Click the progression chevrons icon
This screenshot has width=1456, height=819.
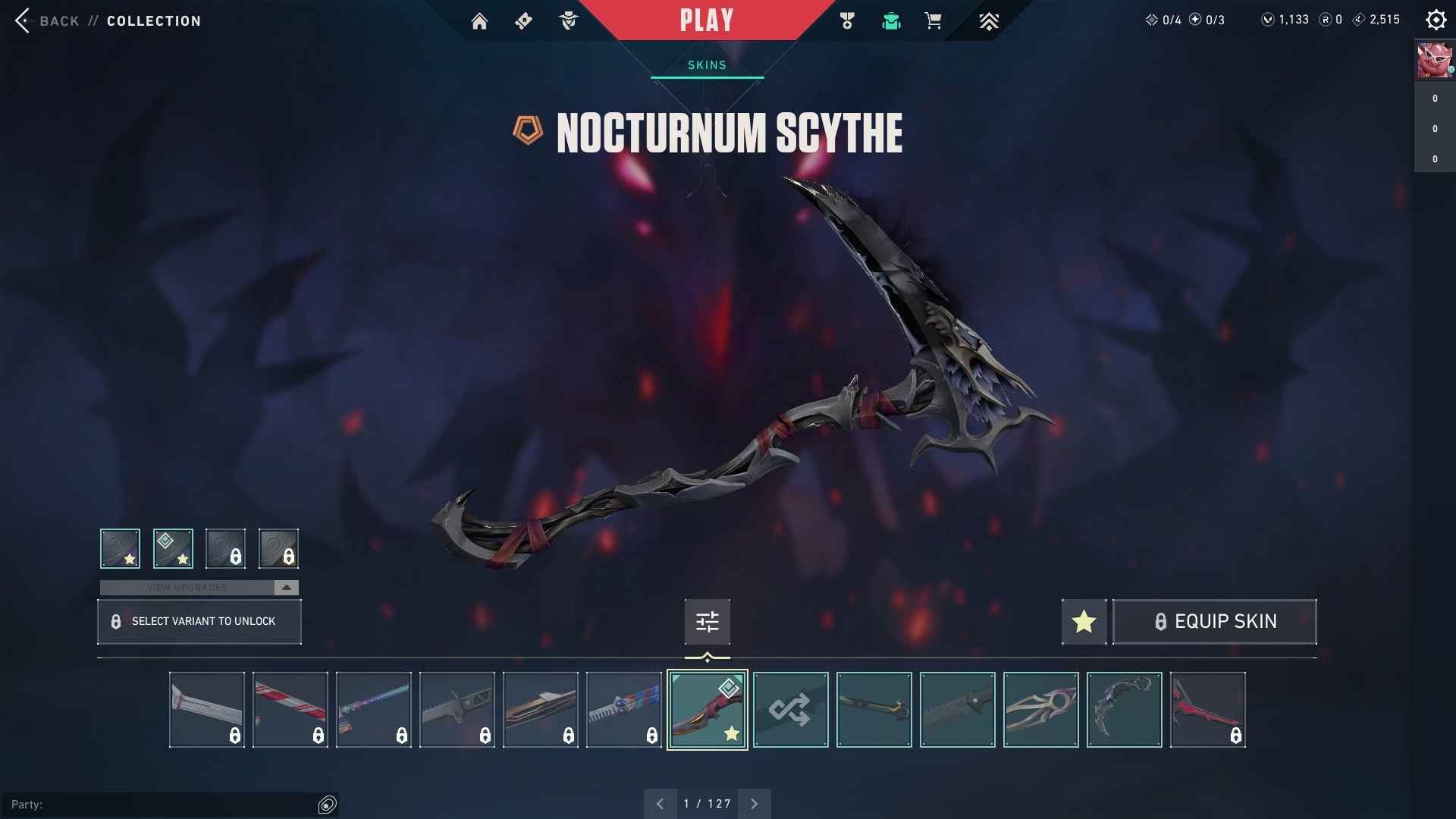[990, 20]
